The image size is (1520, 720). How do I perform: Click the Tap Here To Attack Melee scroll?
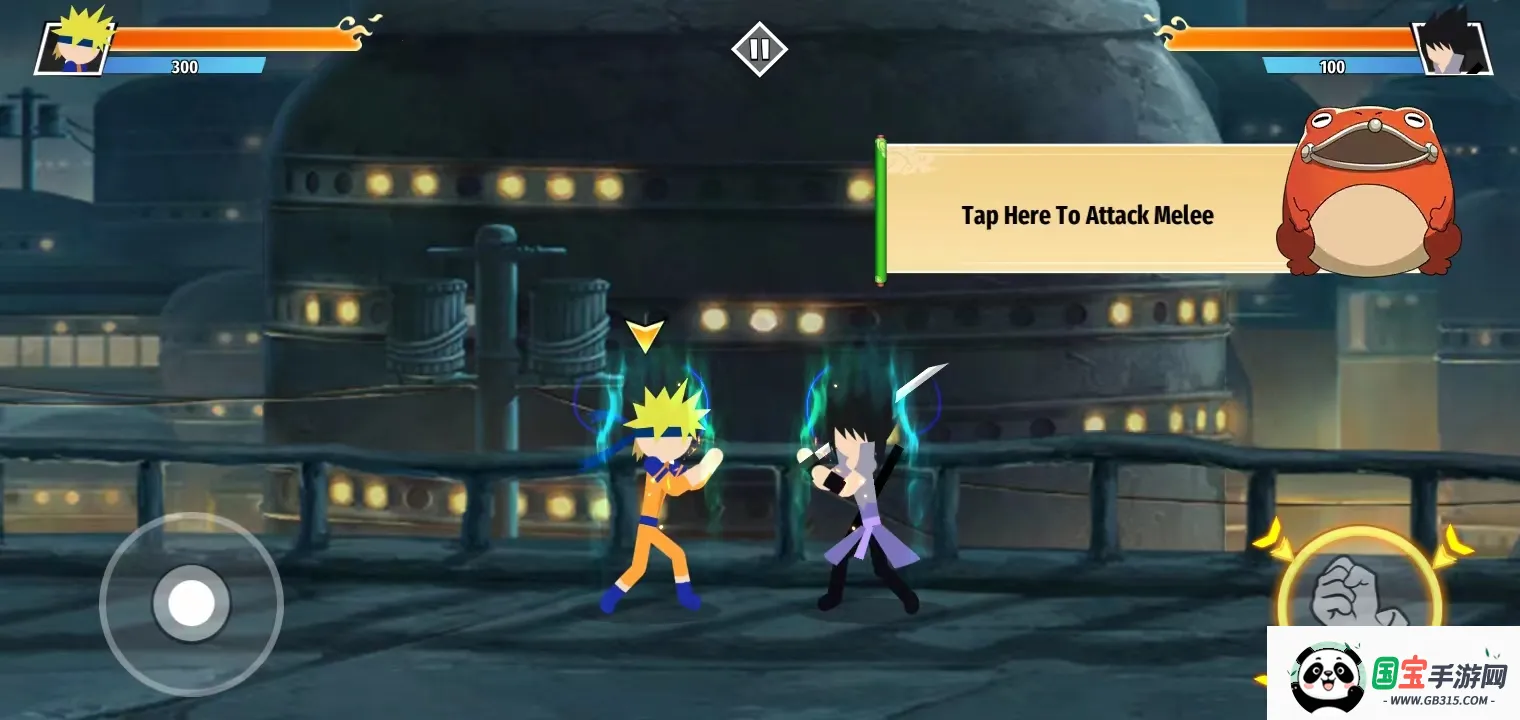[x=1087, y=214]
